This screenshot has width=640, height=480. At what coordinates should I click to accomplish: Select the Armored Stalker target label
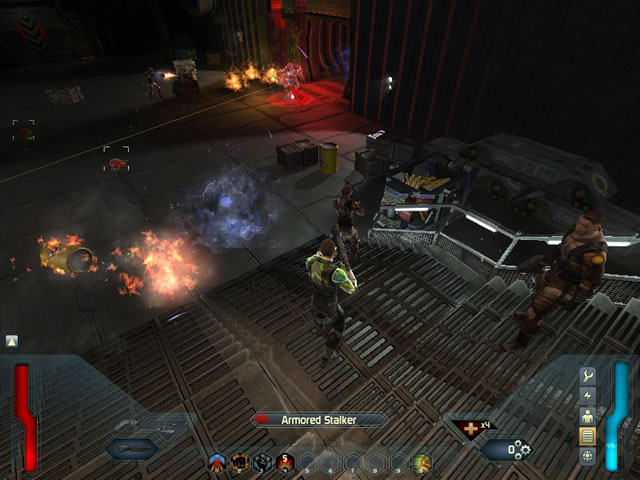pos(320,420)
